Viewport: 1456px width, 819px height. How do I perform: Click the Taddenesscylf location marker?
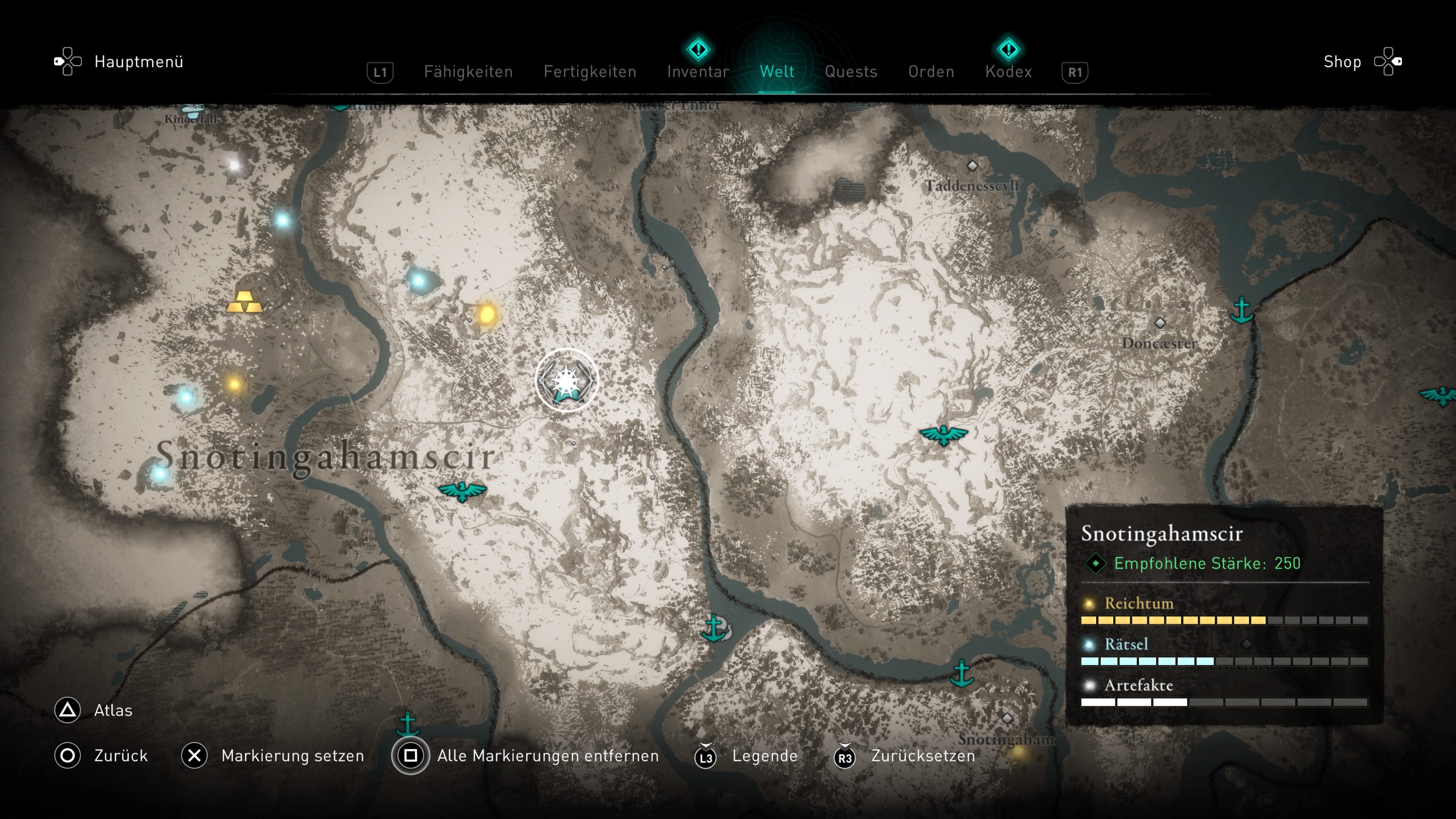(972, 166)
